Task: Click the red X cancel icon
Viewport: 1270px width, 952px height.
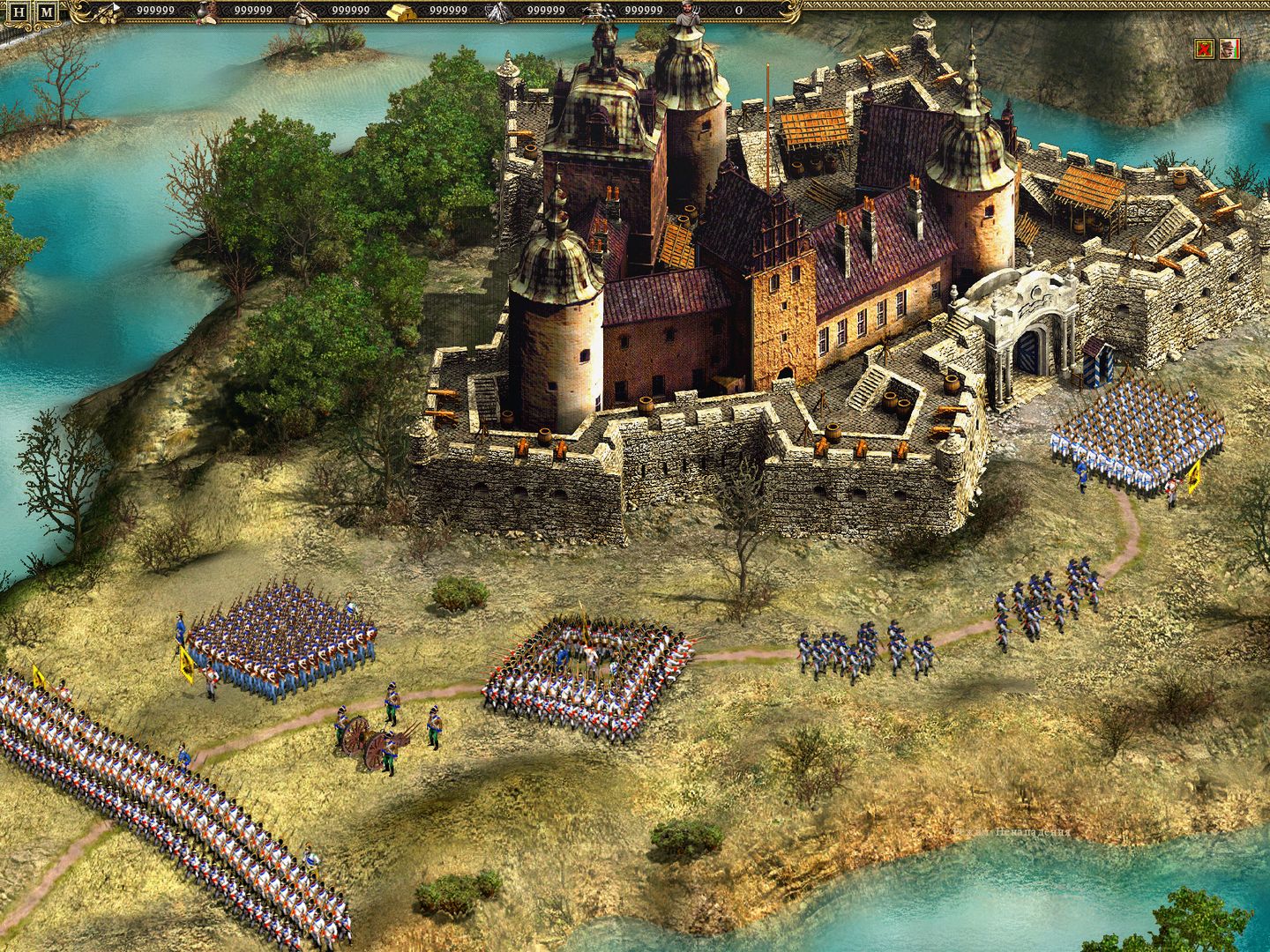Action: (1204, 49)
